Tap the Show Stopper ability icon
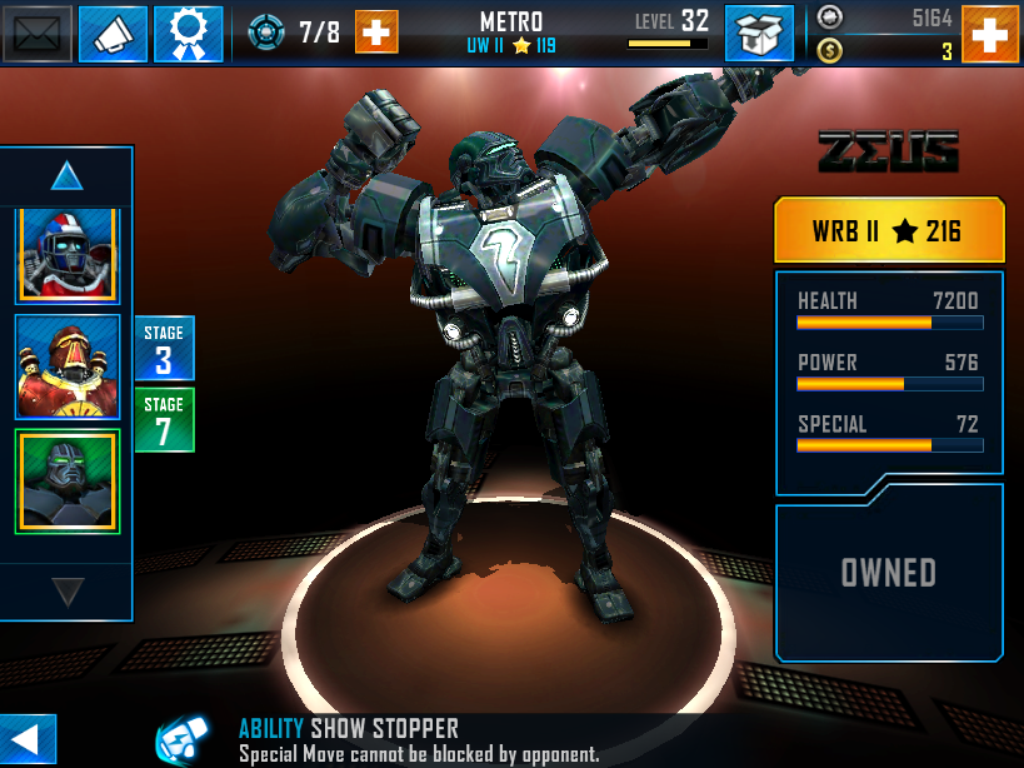This screenshot has height=768, width=1024. (182, 740)
